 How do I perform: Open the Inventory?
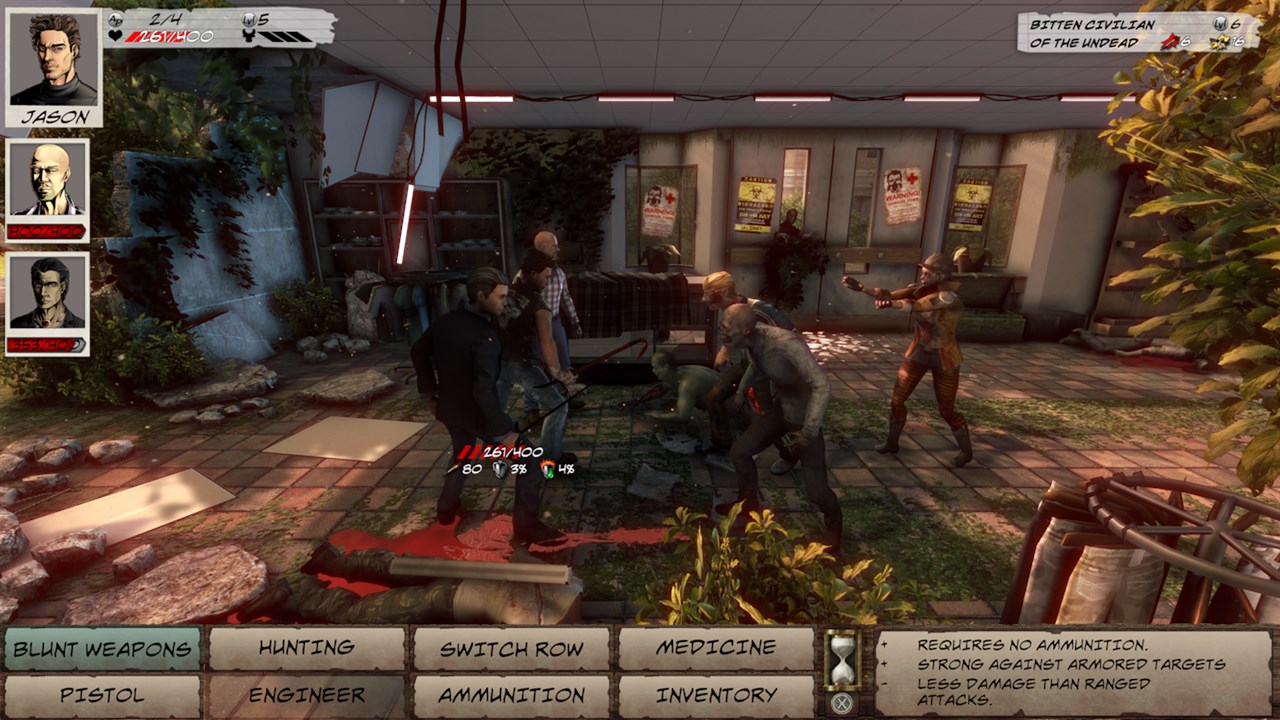click(x=716, y=696)
